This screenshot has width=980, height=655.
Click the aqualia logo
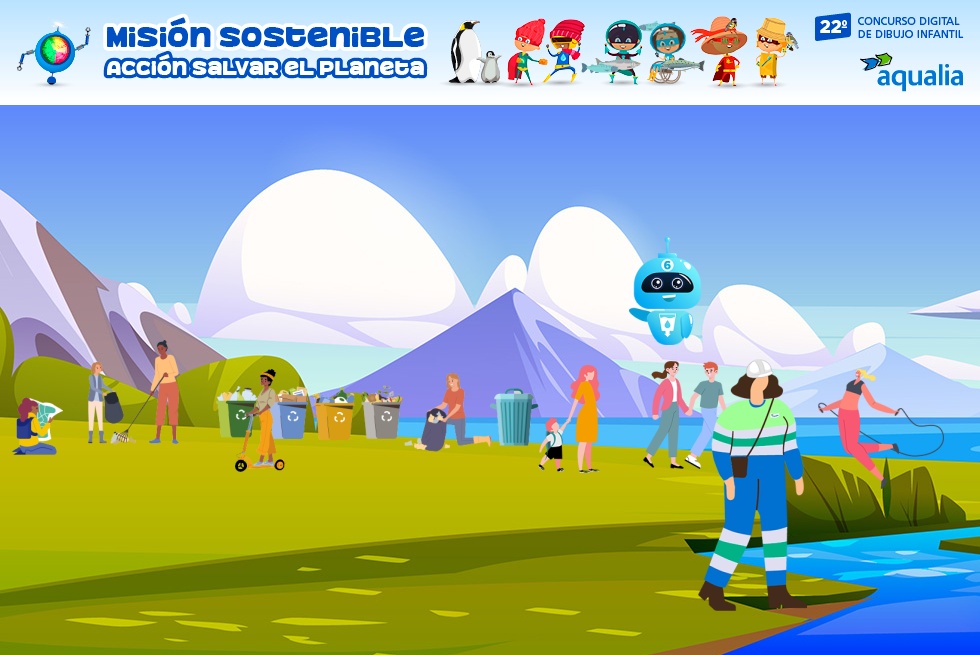[x=912, y=71]
